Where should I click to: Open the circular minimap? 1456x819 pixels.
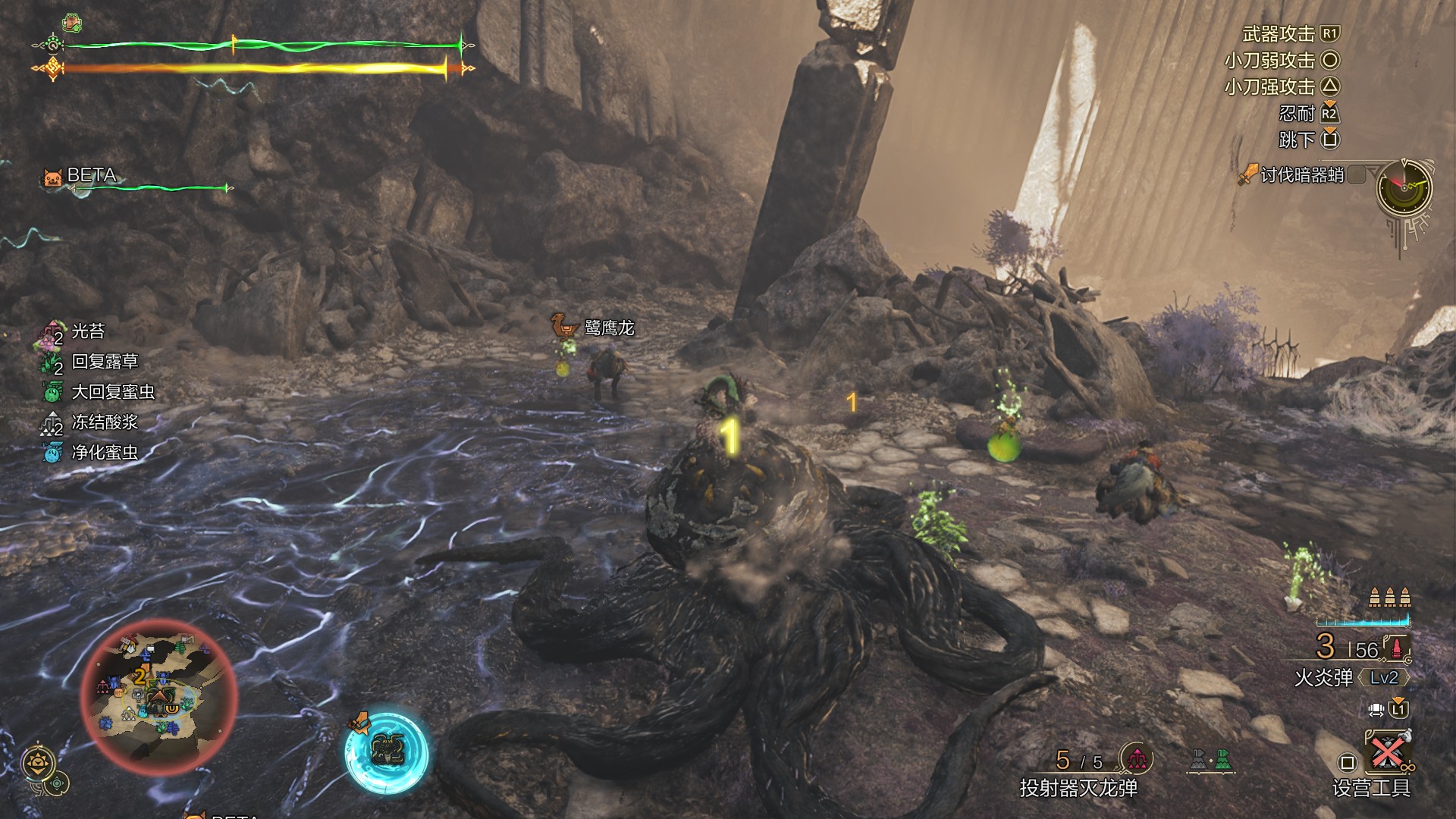point(159,696)
